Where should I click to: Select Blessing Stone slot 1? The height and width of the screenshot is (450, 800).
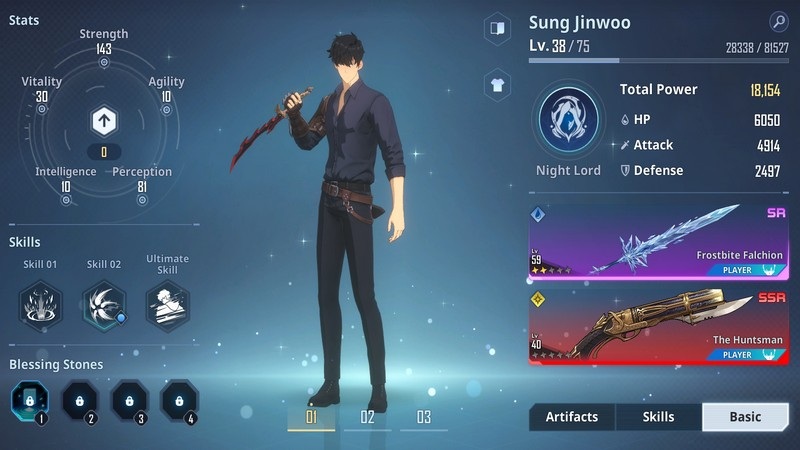point(30,402)
